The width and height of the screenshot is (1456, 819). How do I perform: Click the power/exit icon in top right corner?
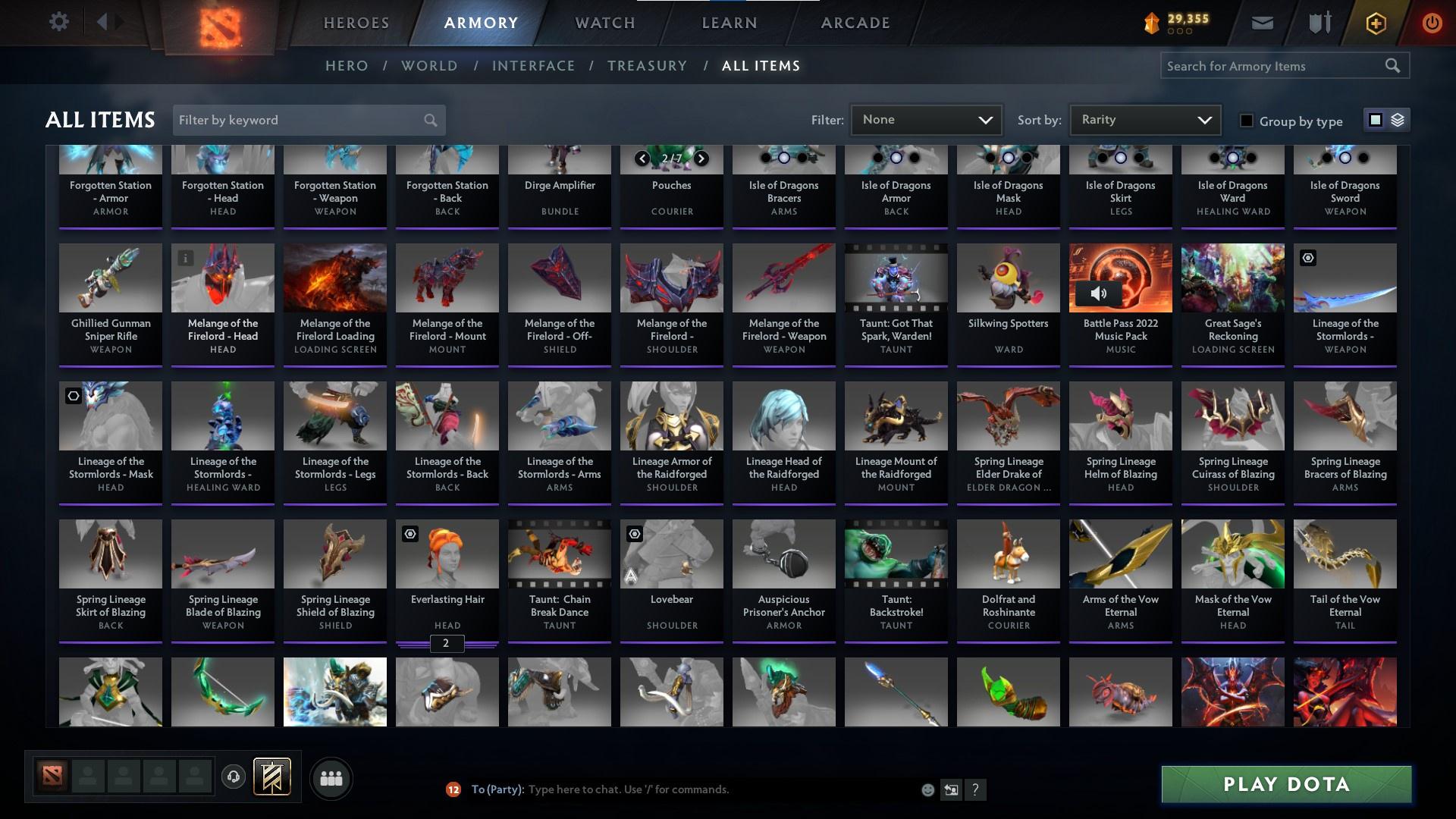pyautogui.click(x=1432, y=23)
